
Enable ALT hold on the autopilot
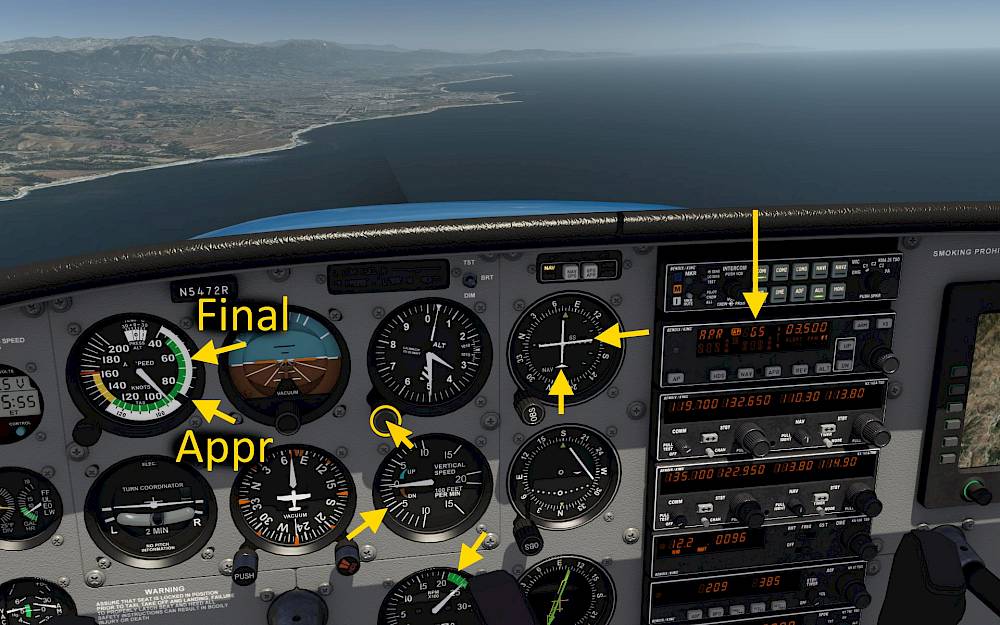click(x=824, y=367)
